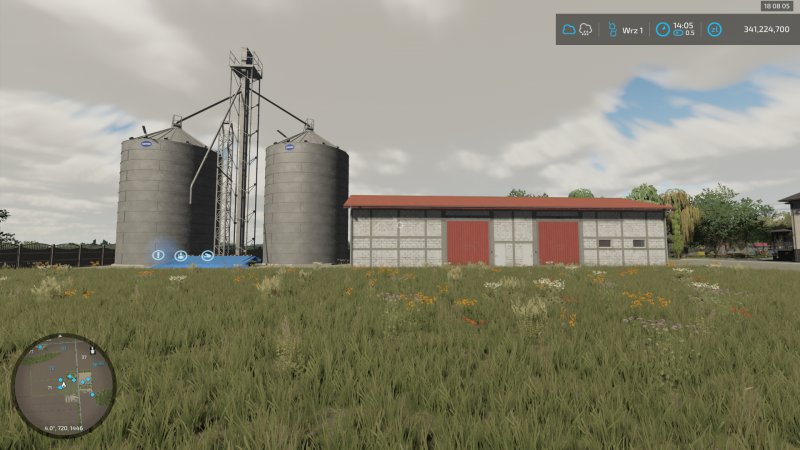Click the cloud weather forecast icon
Screen dimensions: 800x450
569,29
